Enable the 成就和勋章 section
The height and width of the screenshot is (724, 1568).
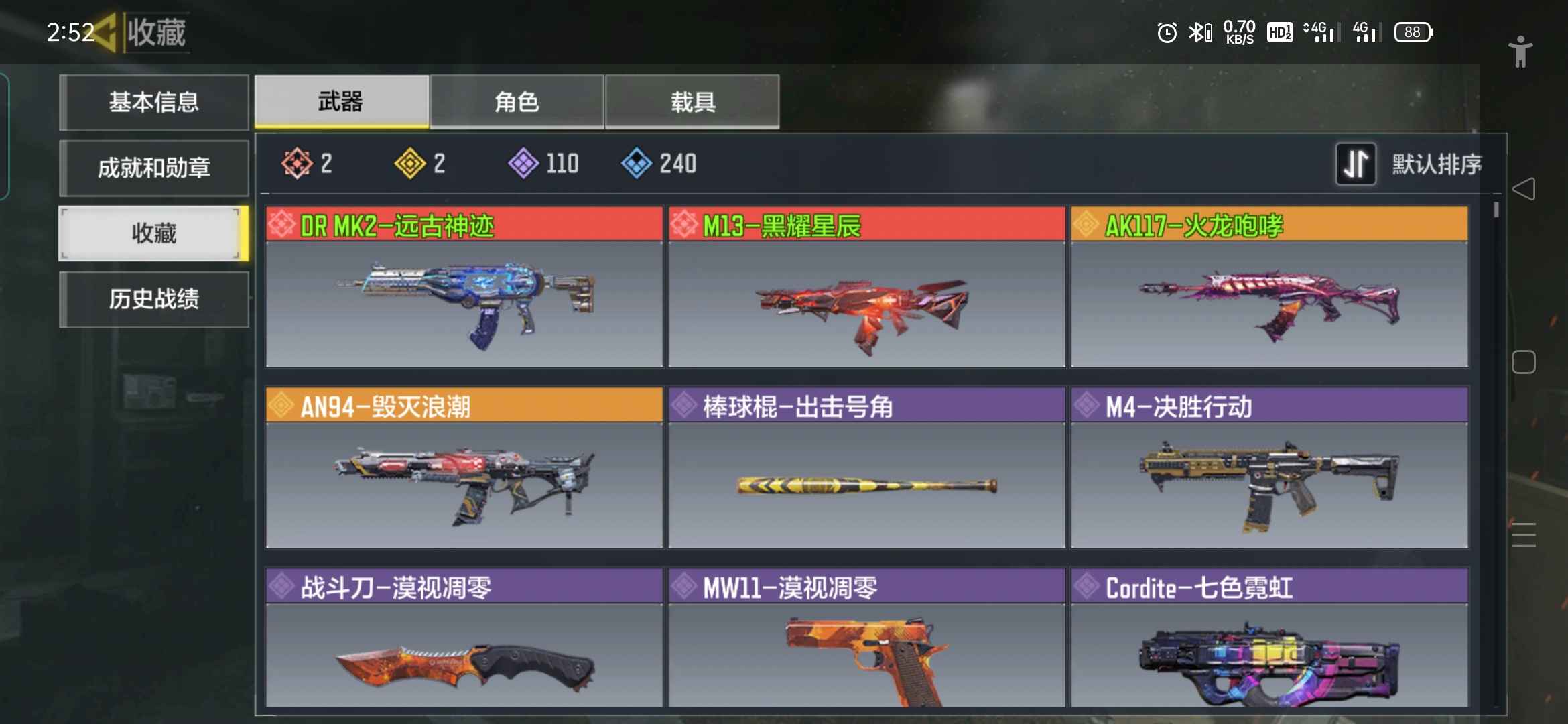pyautogui.click(x=154, y=168)
